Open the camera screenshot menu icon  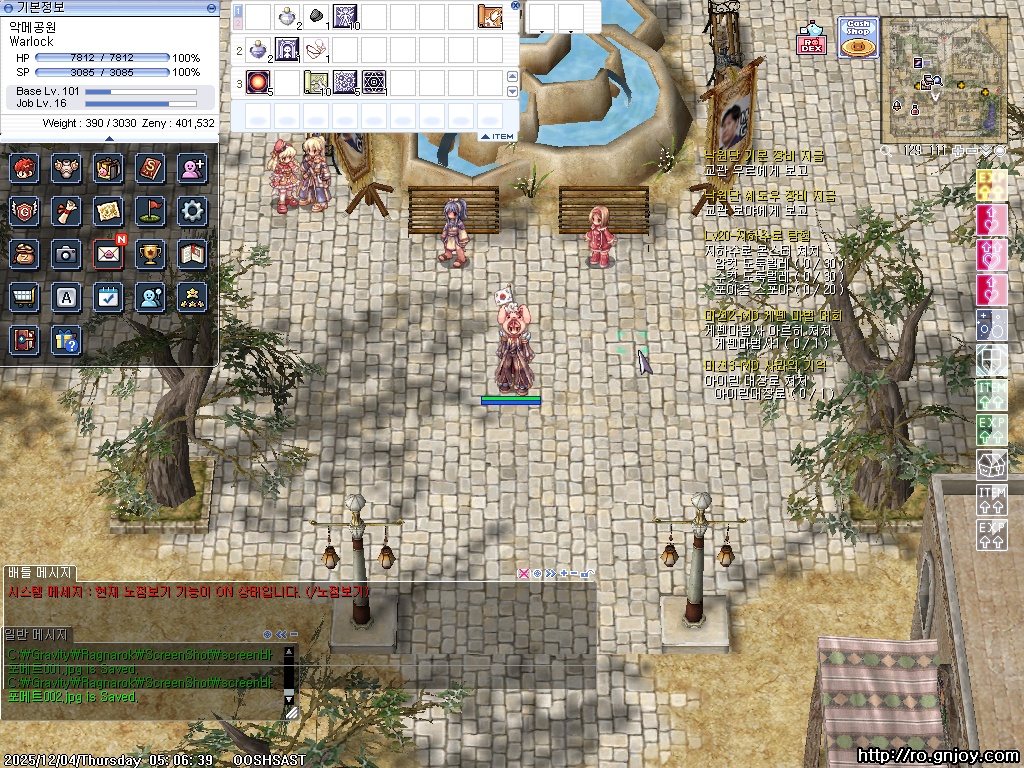[x=66, y=254]
